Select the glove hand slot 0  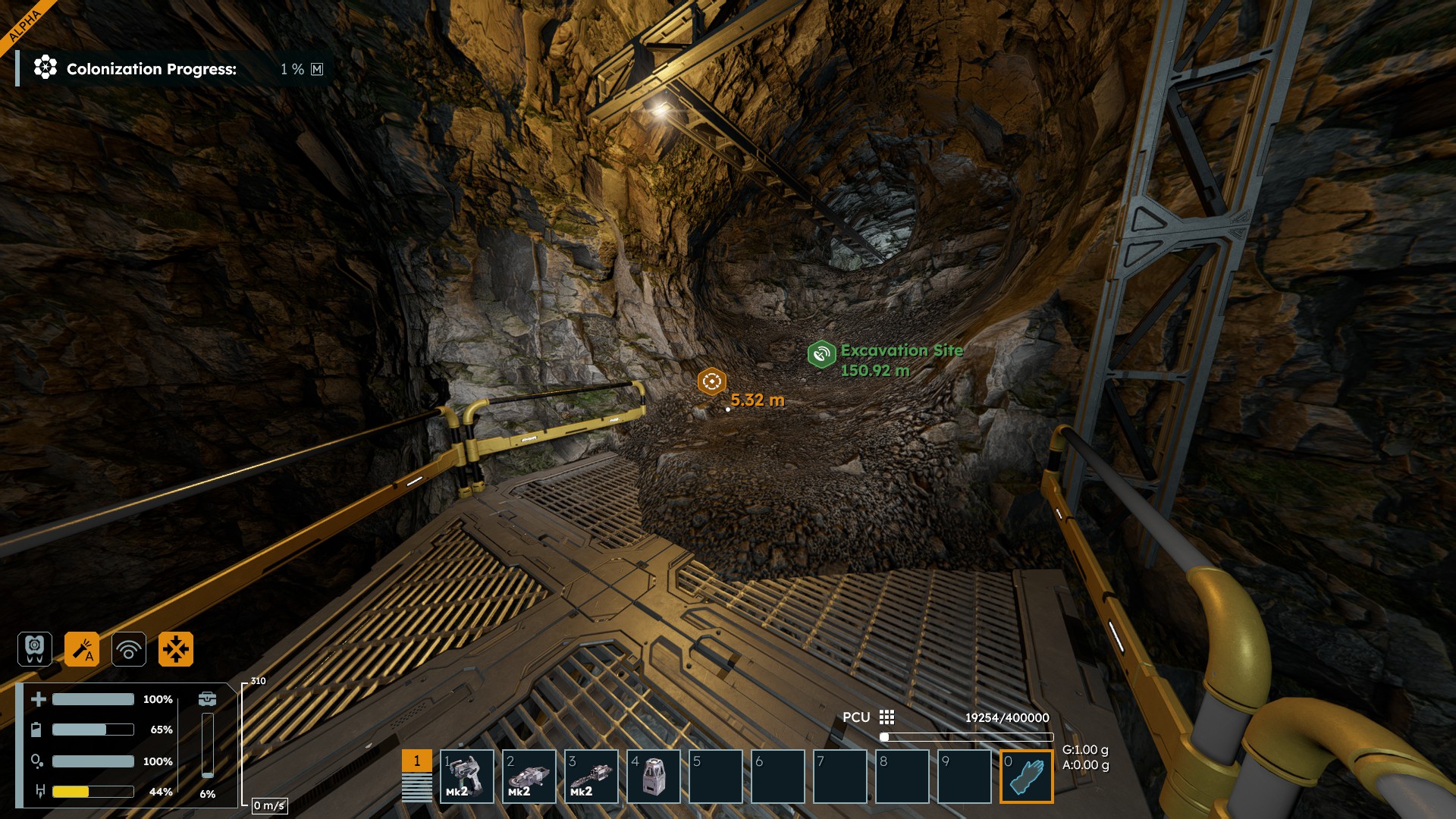(1026, 776)
